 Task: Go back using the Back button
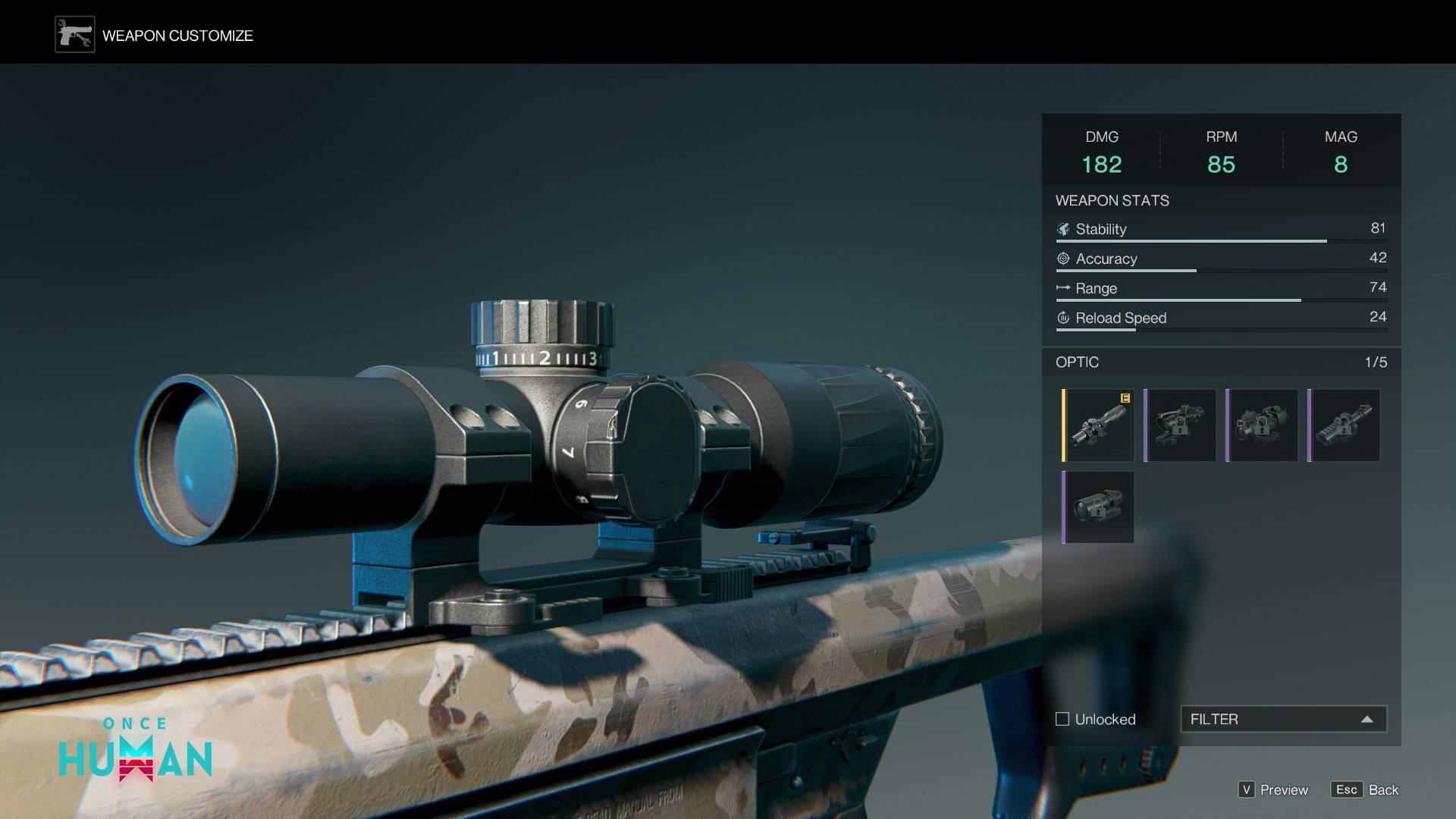(1365, 789)
